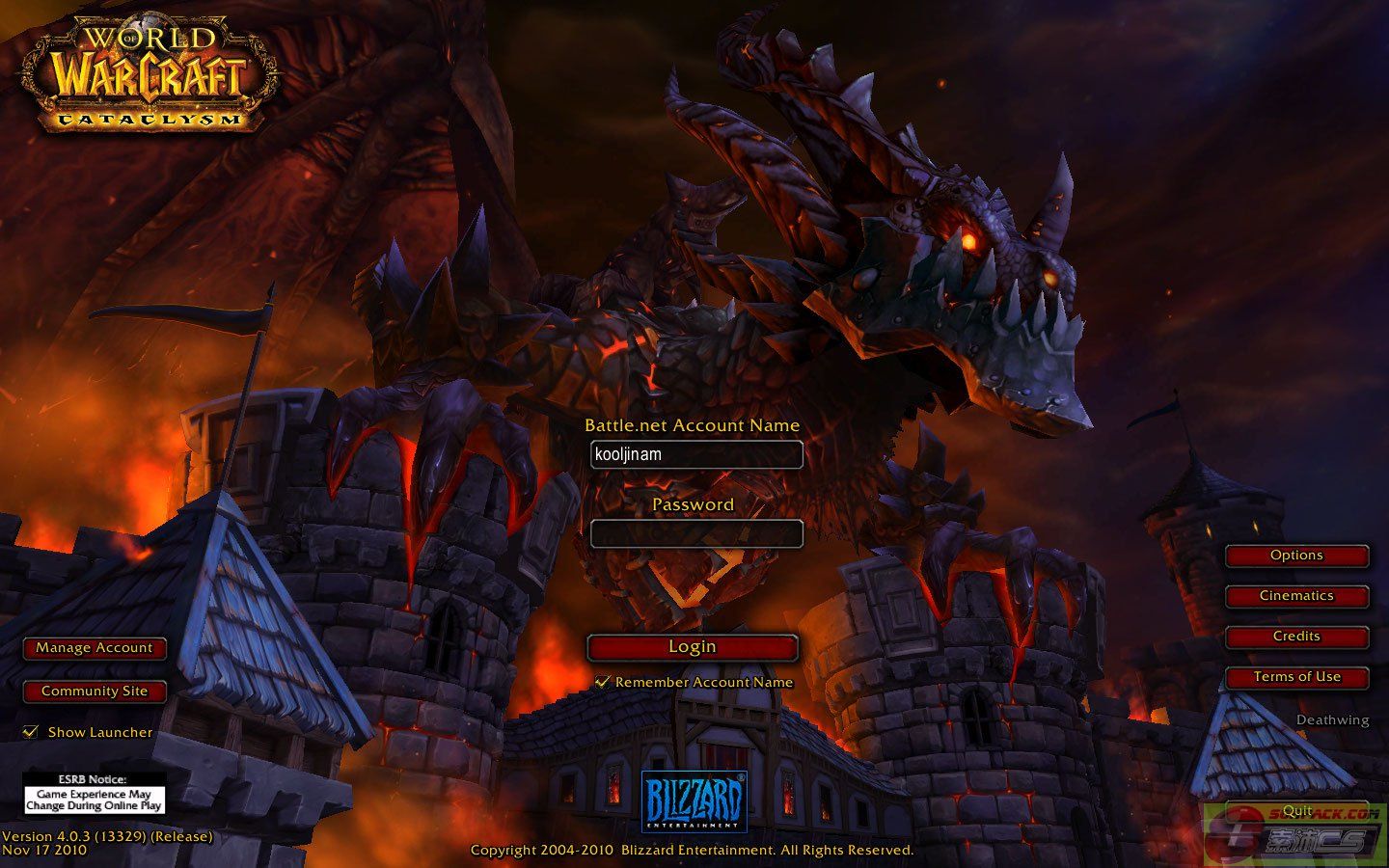1389x868 pixels.
Task: Toggle the Remember Account Name checkbox
Action: (x=603, y=682)
